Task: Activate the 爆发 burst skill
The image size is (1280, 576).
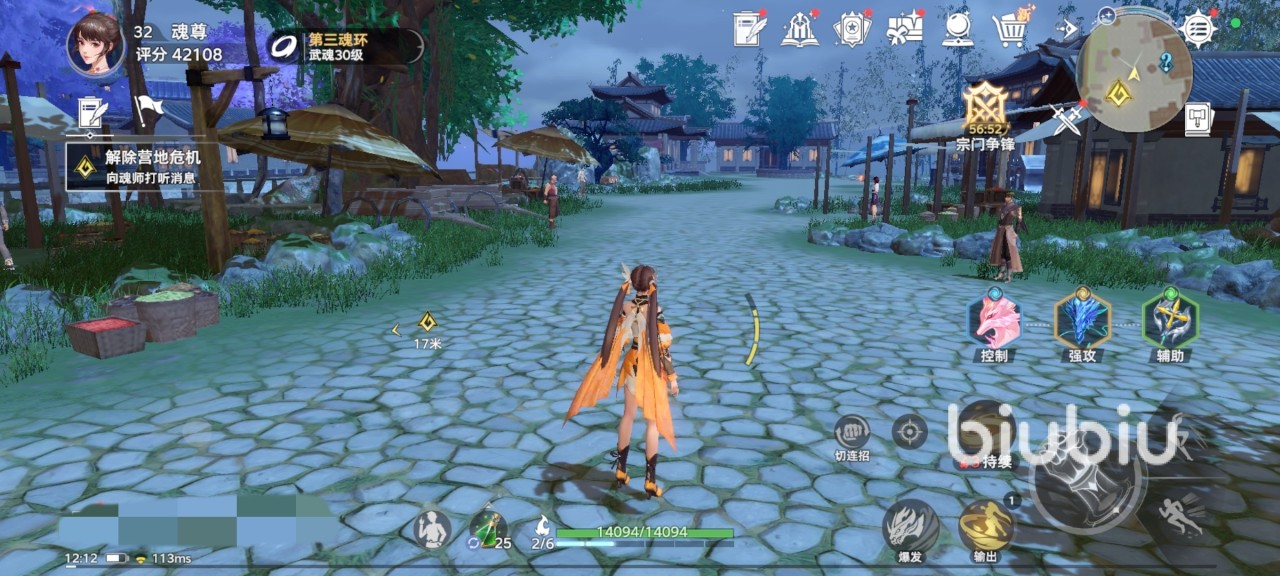Action: (x=910, y=527)
